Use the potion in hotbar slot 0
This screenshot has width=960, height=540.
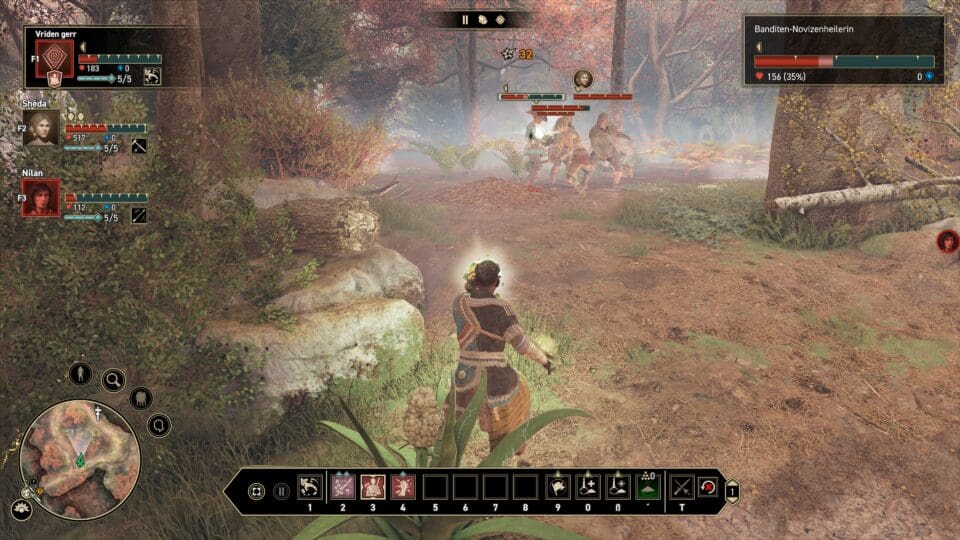[x=588, y=487]
